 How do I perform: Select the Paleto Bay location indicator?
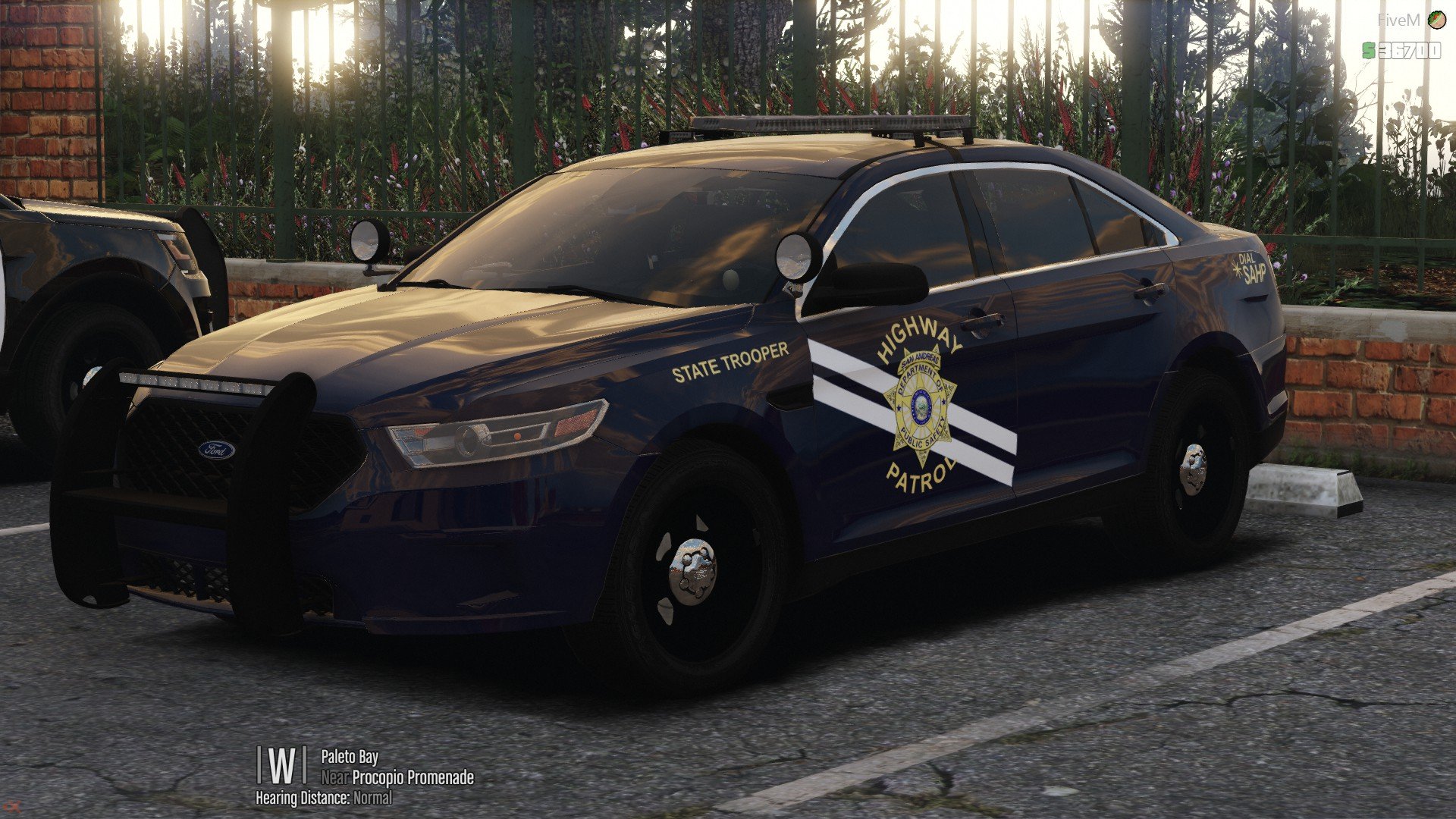349,756
